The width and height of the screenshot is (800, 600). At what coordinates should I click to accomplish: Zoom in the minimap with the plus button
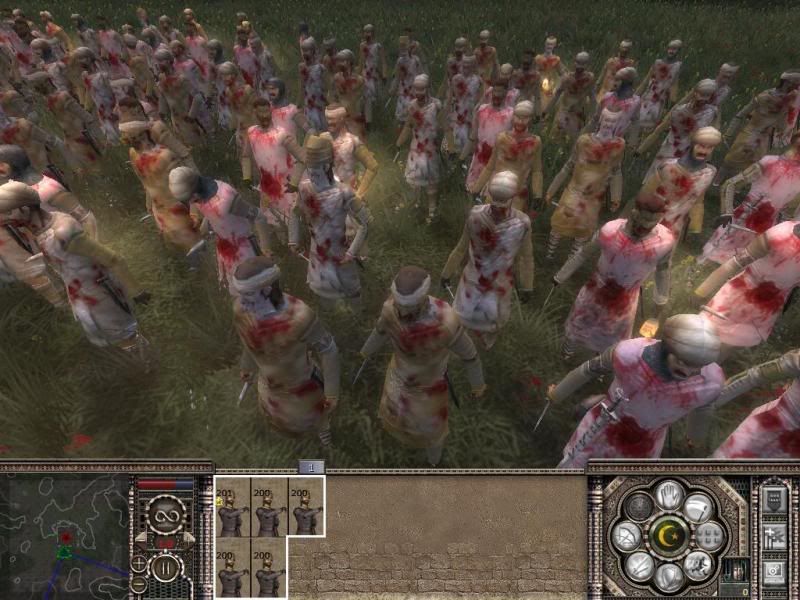point(140,564)
